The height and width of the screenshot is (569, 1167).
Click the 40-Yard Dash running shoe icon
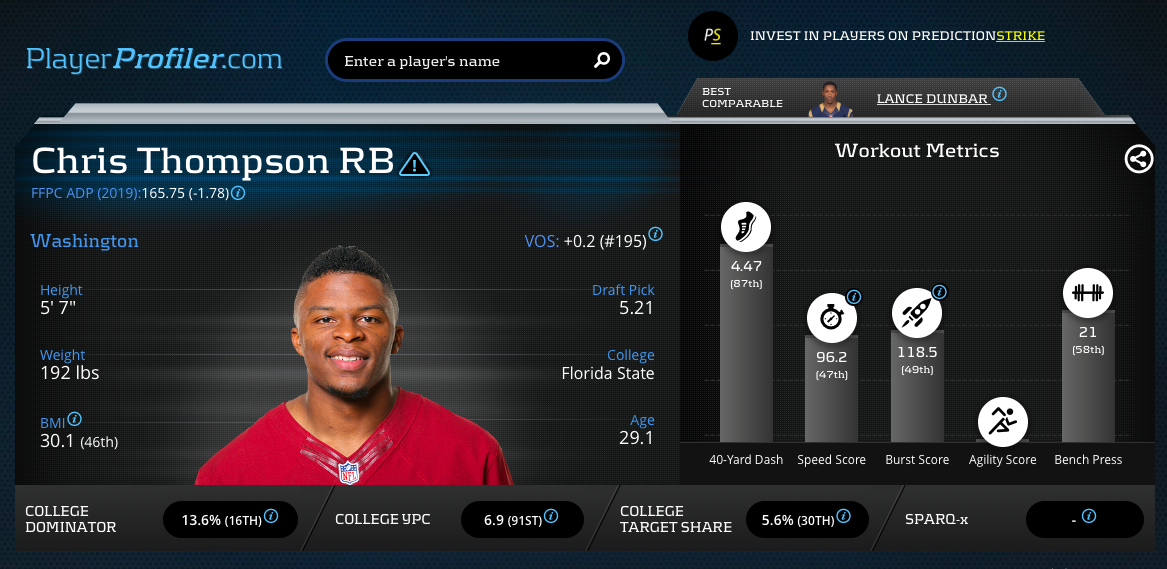tap(745, 227)
